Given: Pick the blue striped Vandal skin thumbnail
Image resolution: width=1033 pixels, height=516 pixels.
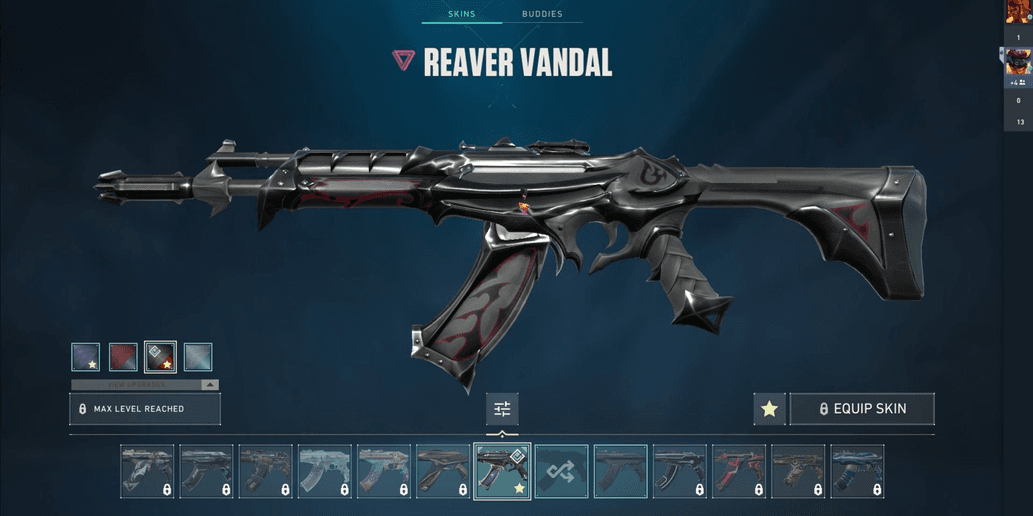Looking at the screenshot, I should point(857,471).
